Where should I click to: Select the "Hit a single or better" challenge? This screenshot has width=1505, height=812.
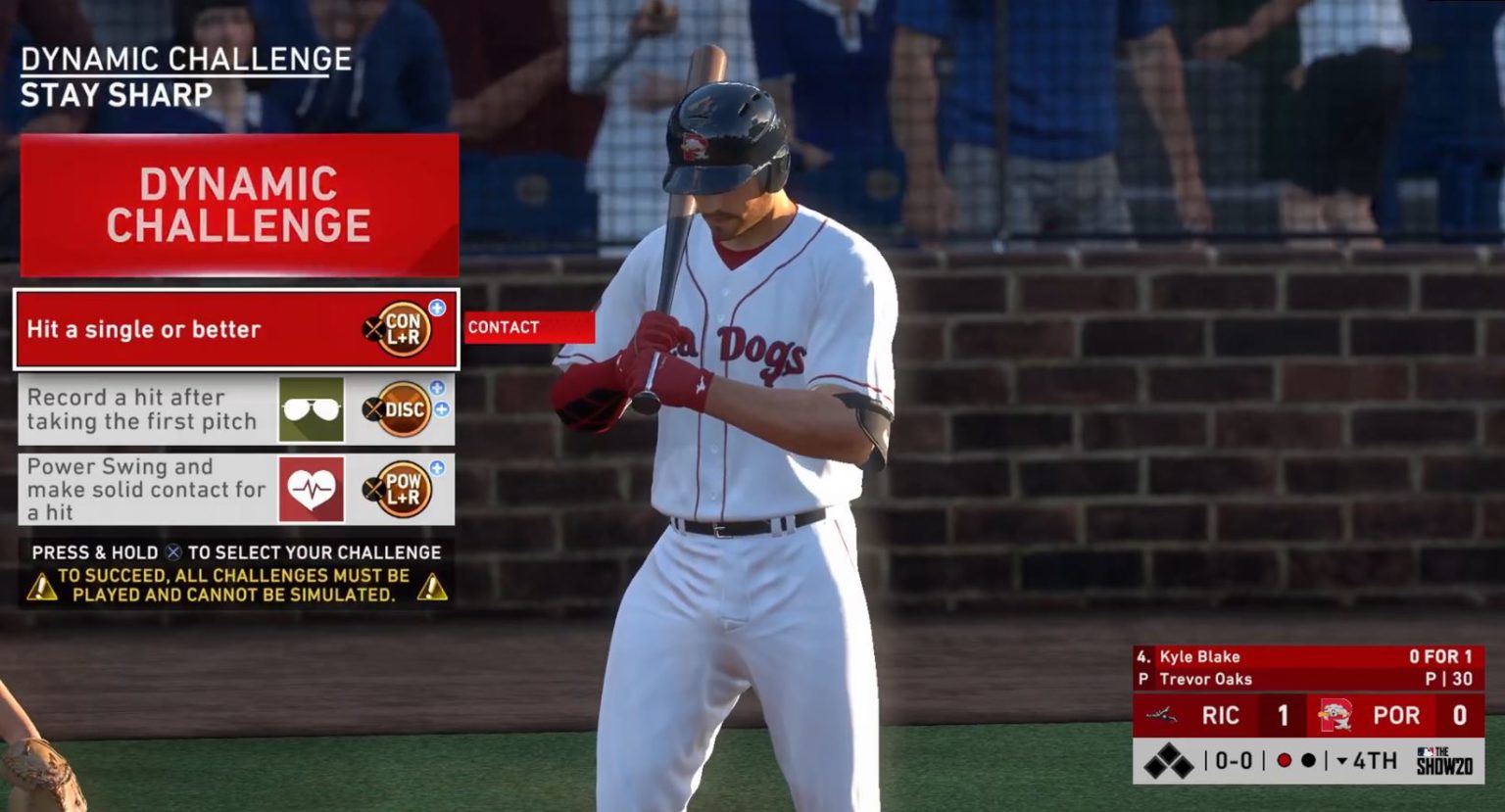(x=144, y=329)
